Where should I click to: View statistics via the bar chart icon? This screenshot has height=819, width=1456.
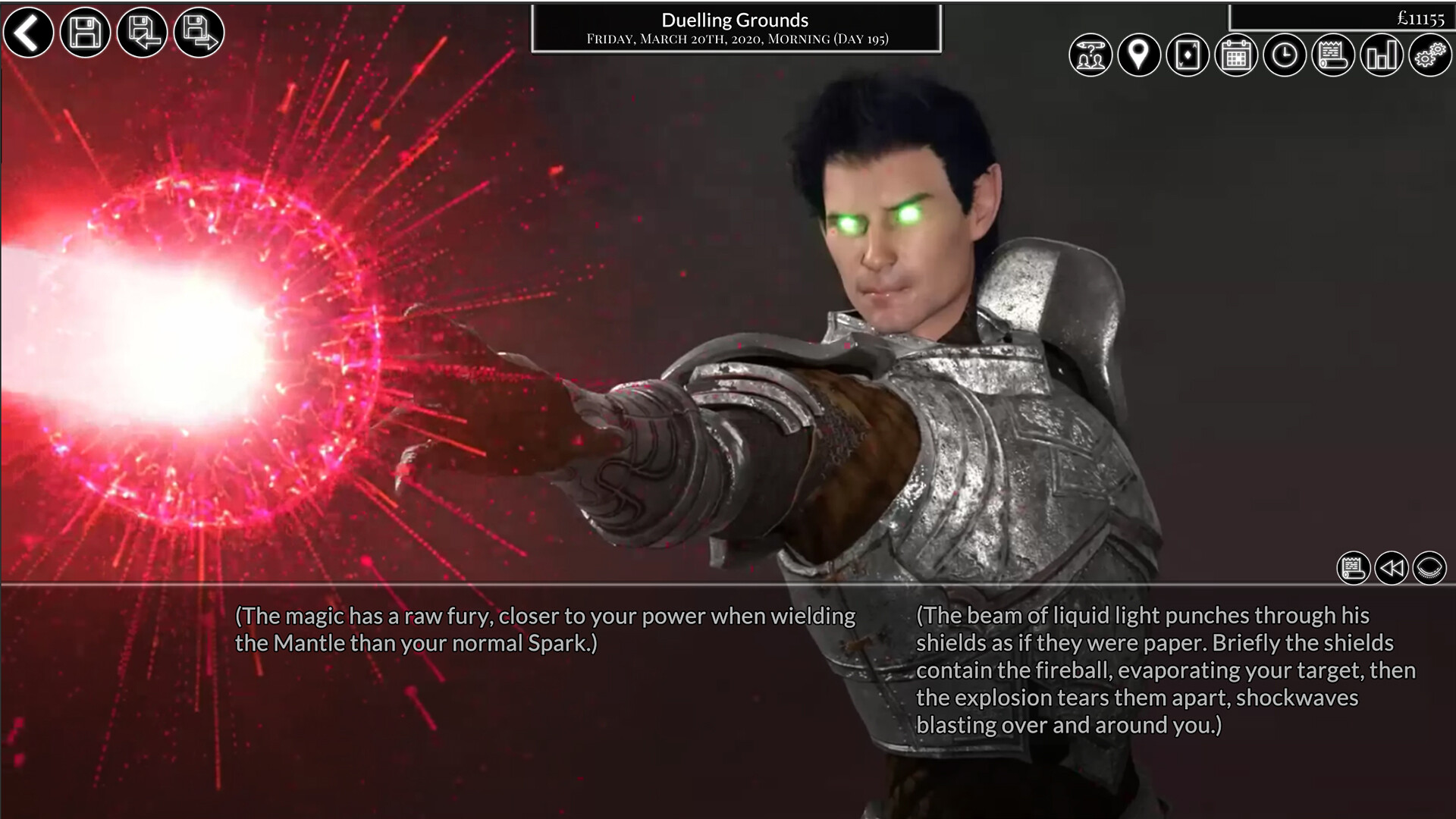(1381, 55)
